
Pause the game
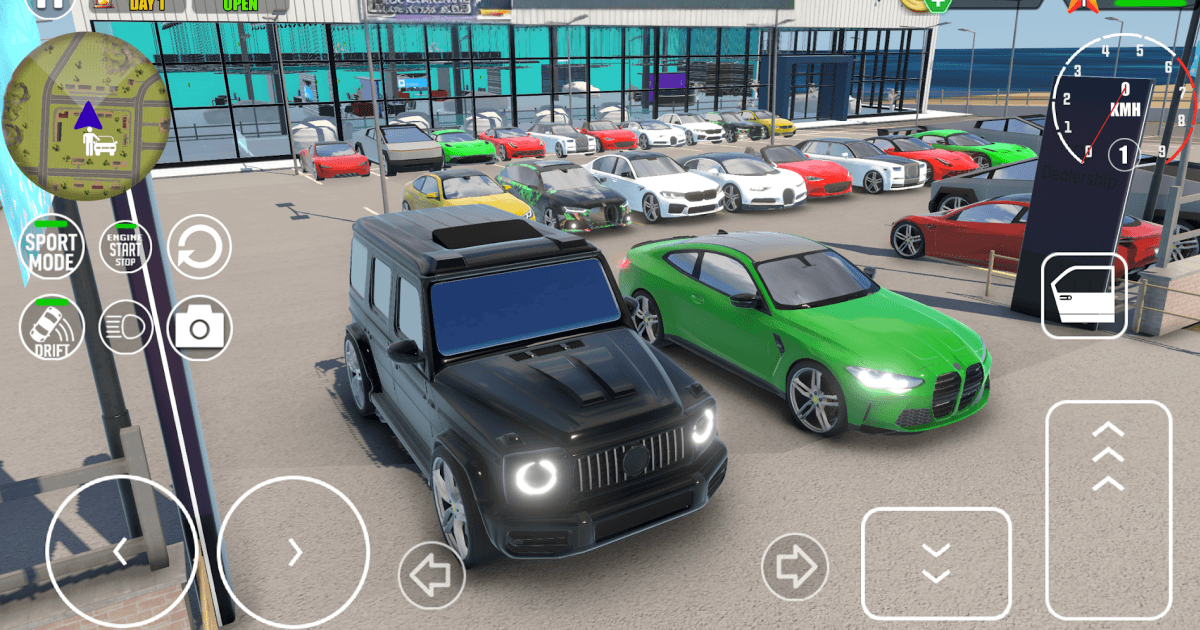tap(42, 5)
